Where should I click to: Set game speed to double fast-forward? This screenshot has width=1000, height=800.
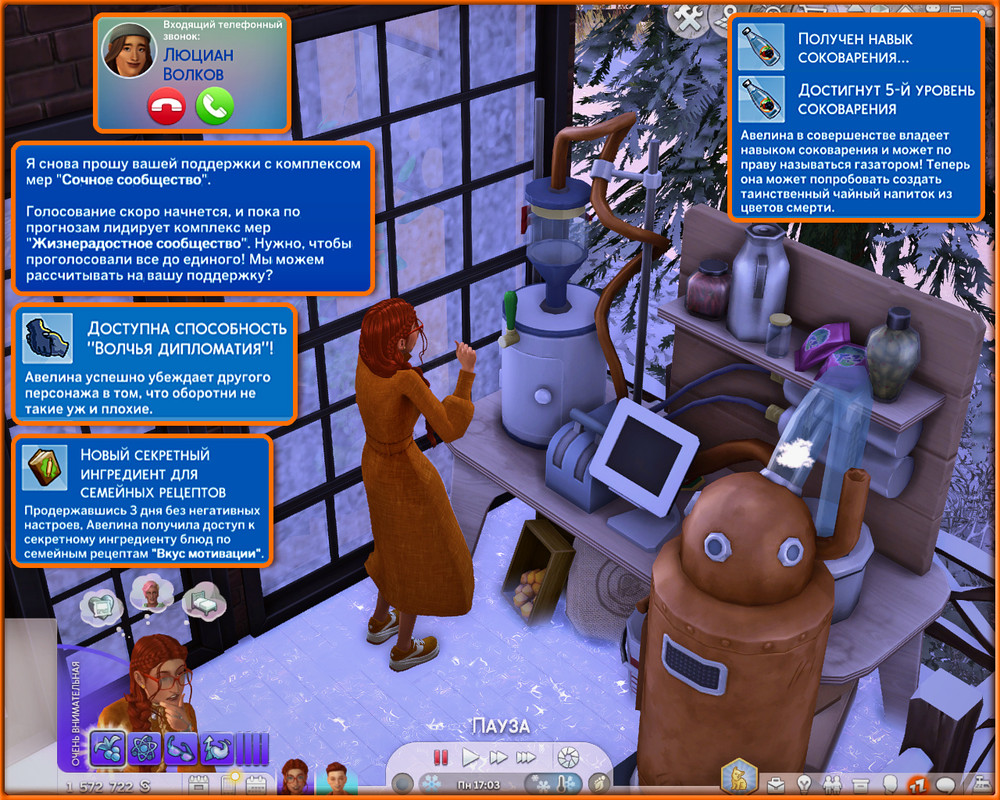pos(497,757)
